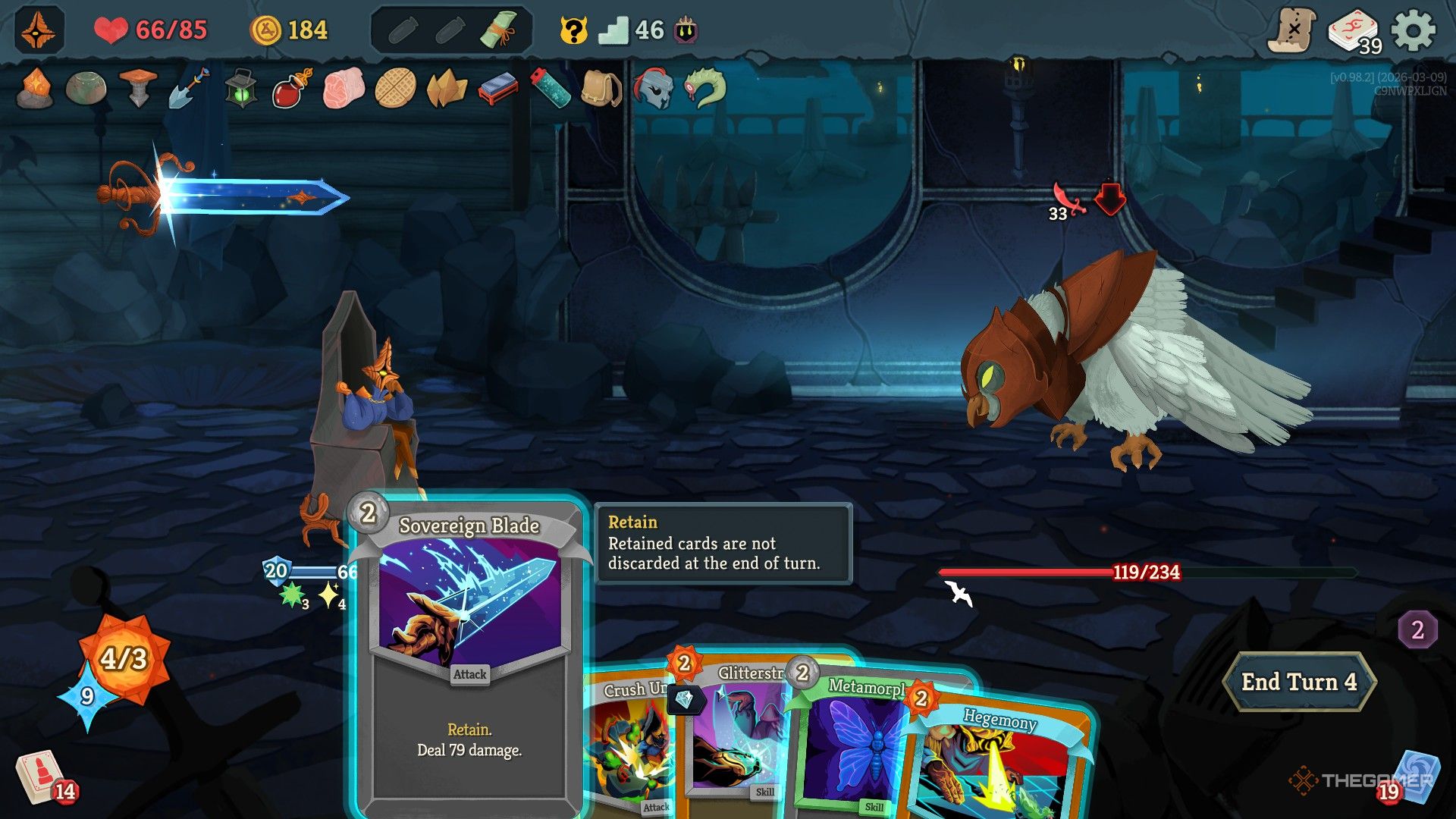Inspect the red potion flask relic
Viewport: 1456px width, 819px height.
[291, 89]
